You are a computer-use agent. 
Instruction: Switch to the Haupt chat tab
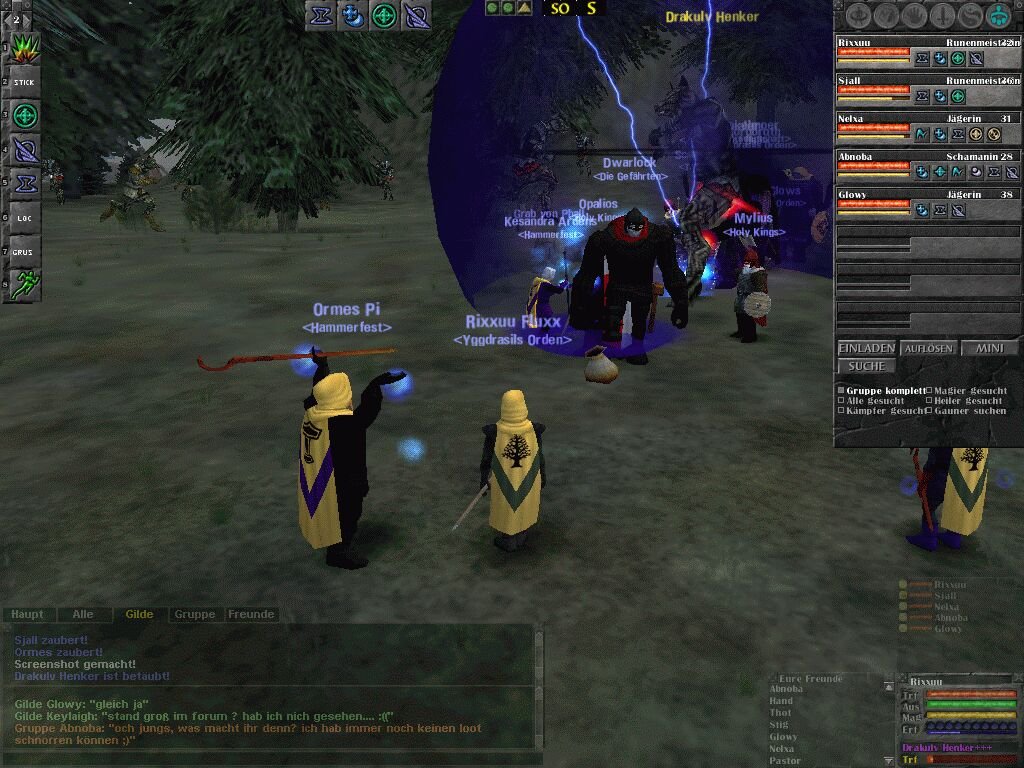pos(28,614)
